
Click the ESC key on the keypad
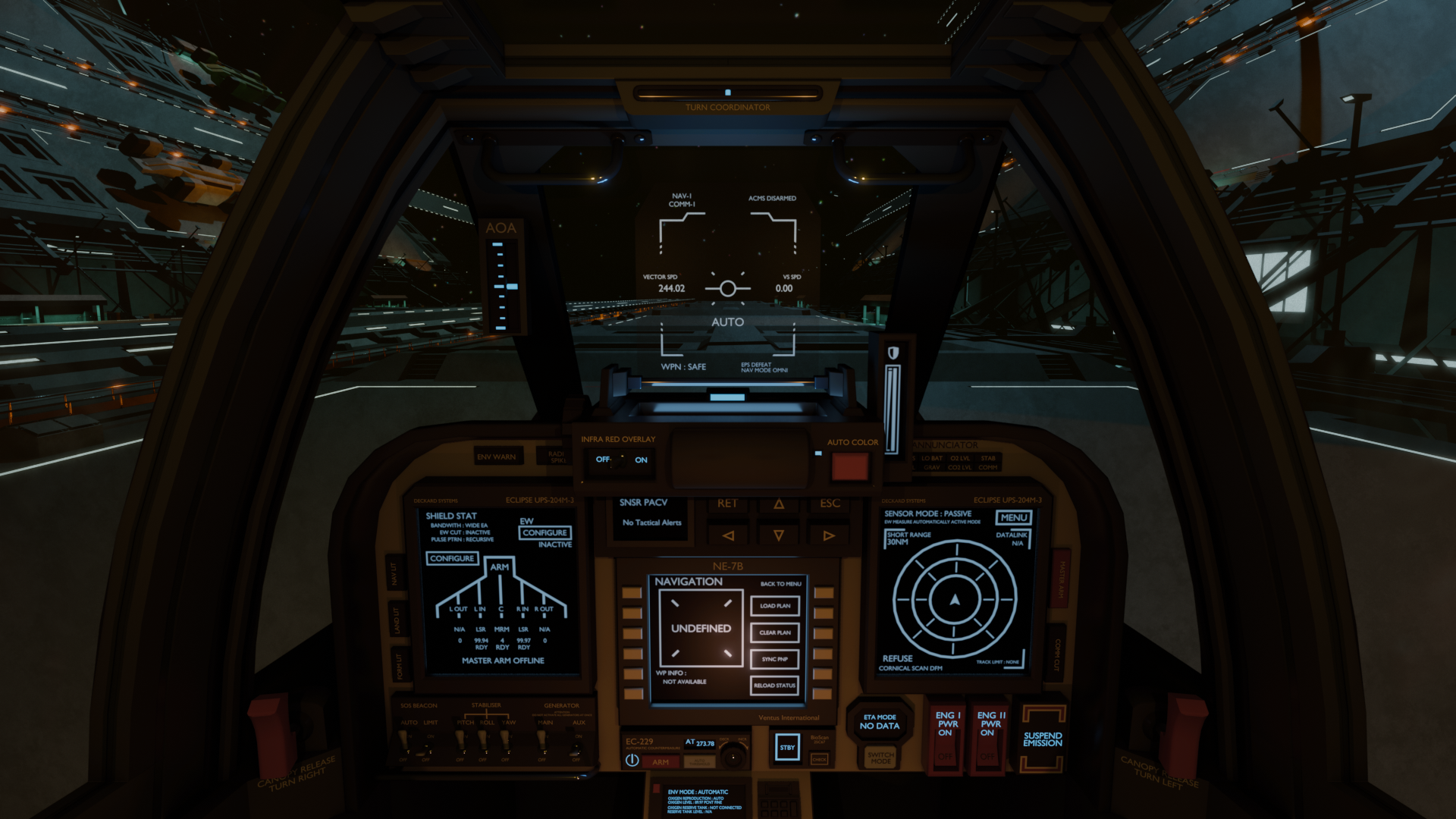[x=830, y=504]
